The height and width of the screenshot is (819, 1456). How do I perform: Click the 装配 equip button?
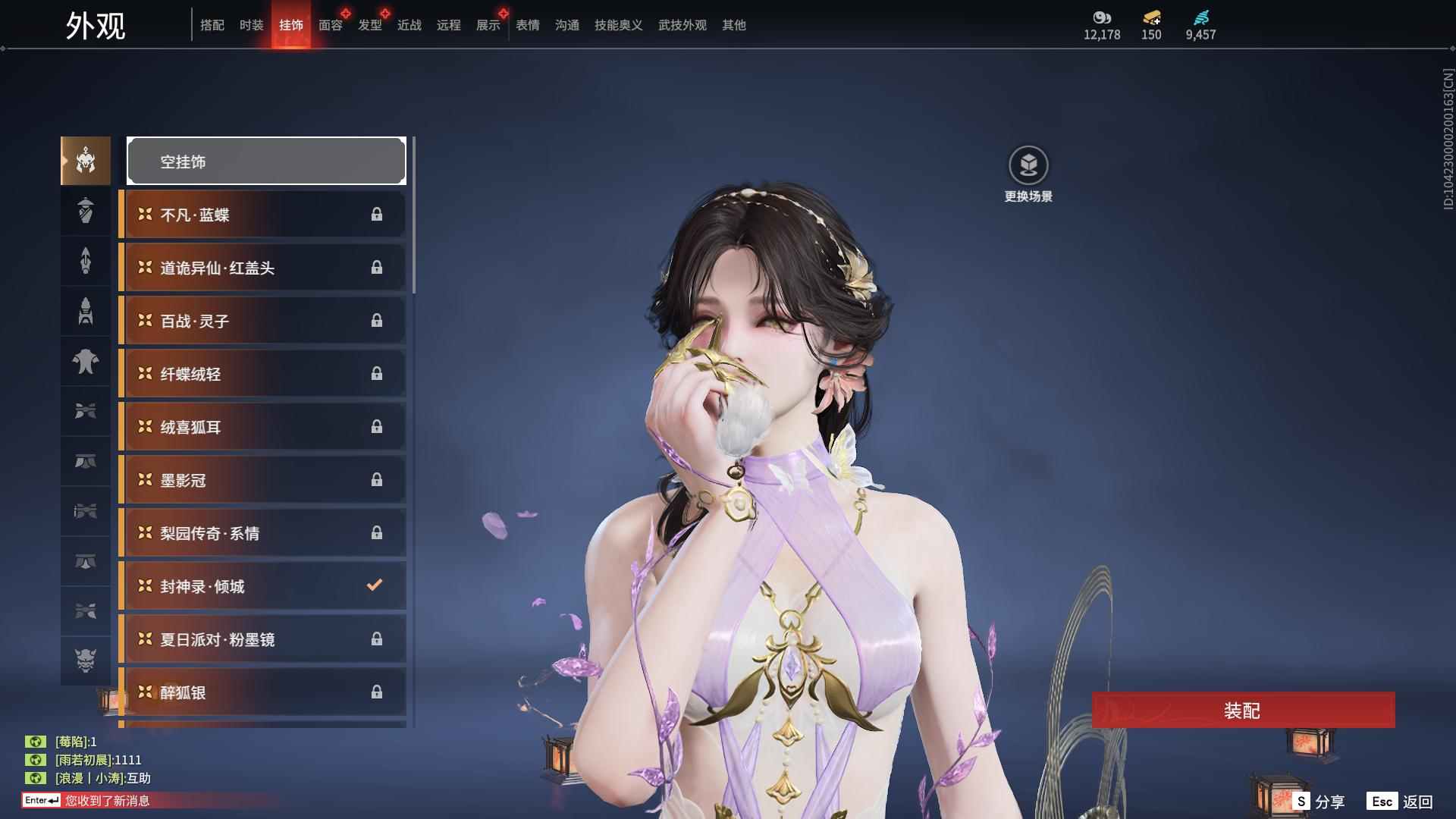coord(1243,711)
